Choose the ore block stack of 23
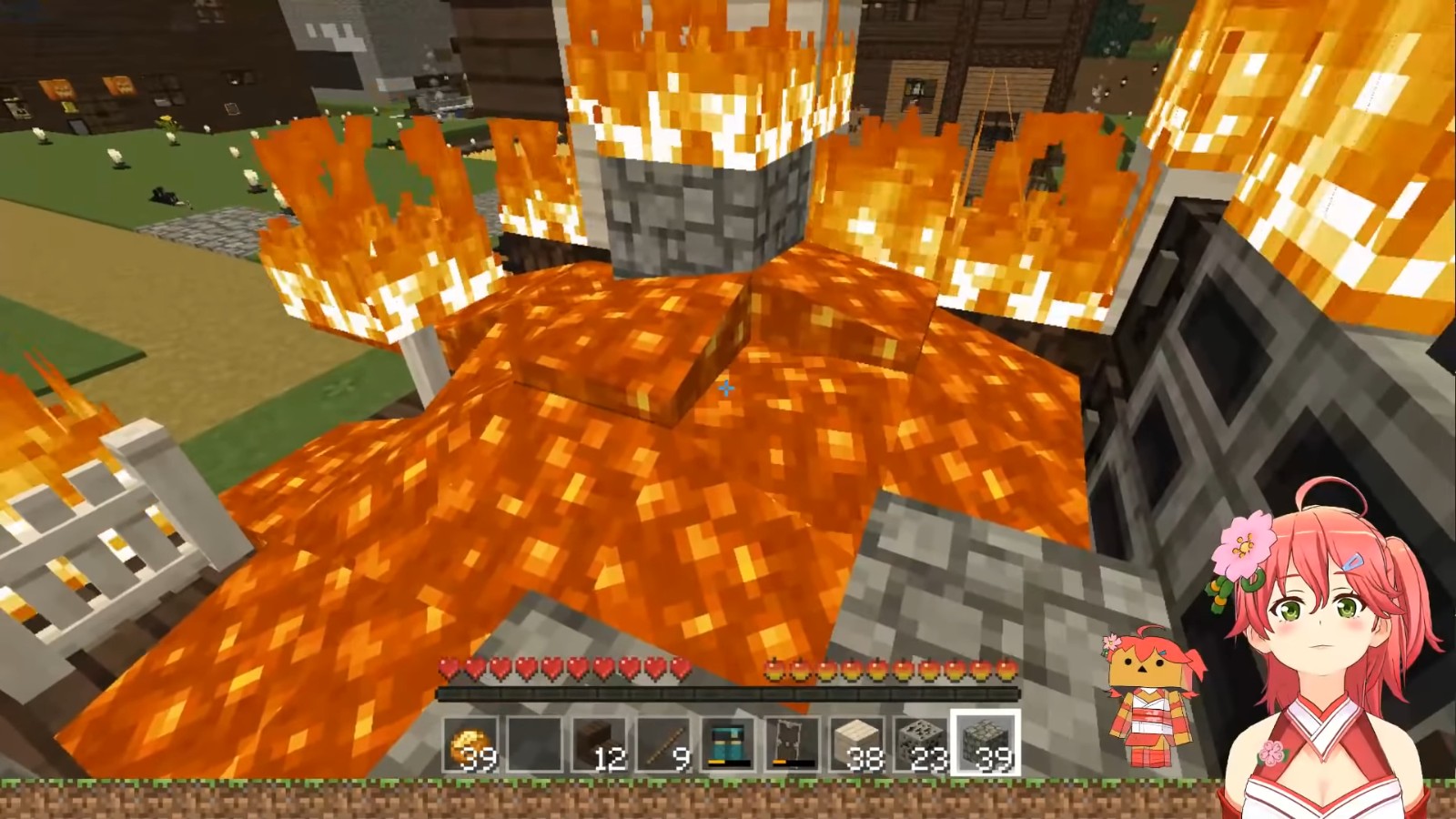The height and width of the screenshot is (819, 1456). tap(920, 744)
